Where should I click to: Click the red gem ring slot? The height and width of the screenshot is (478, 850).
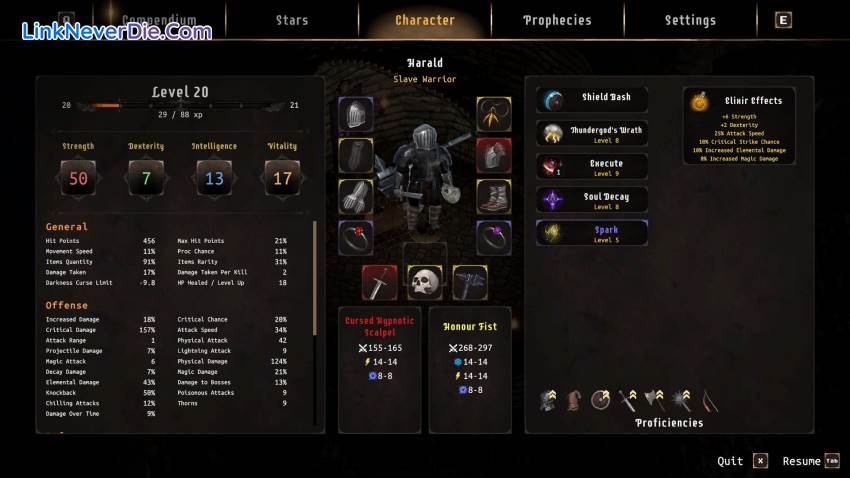[x=356, y=238]
